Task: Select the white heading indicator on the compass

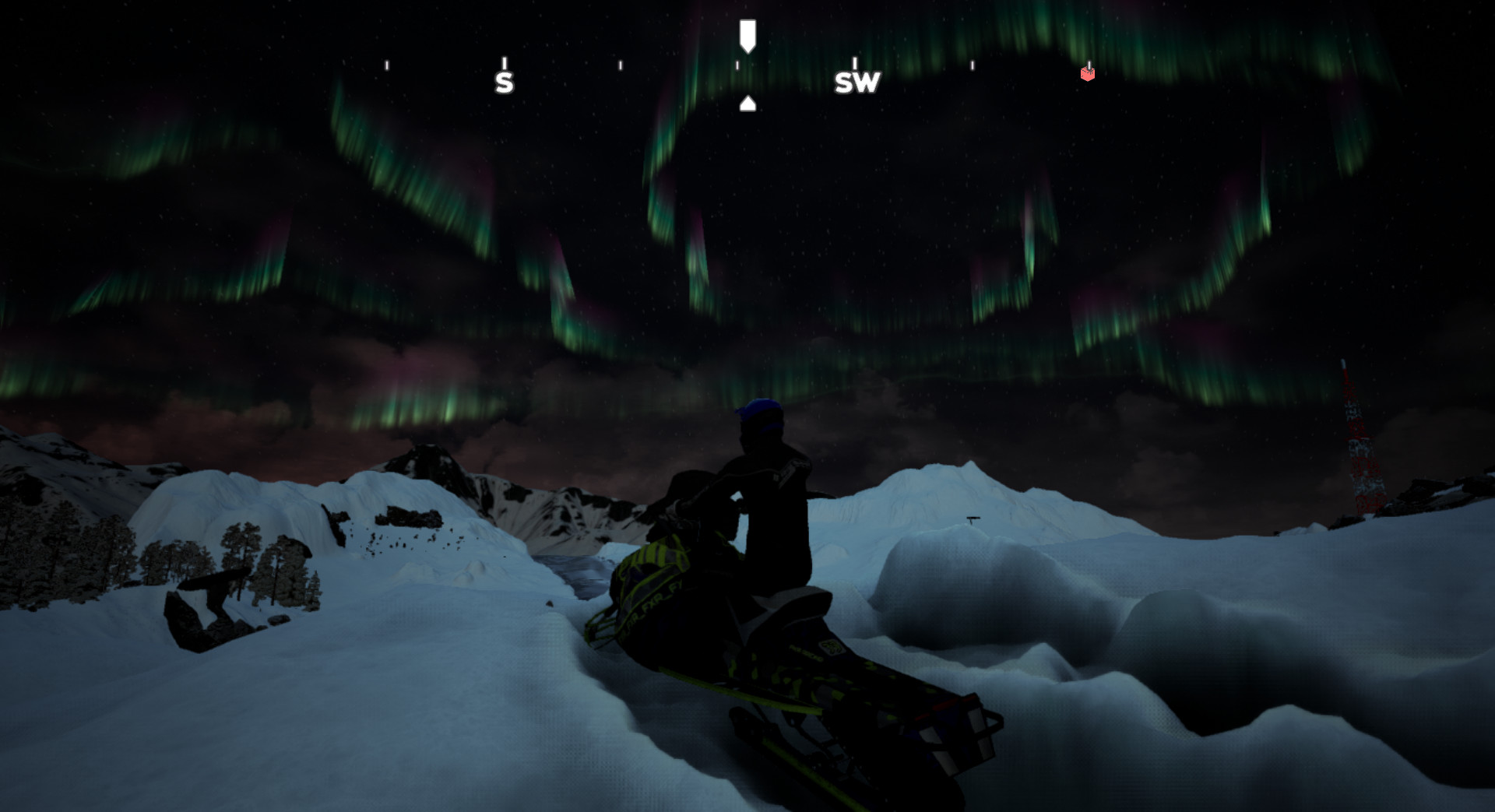Action: (x=748, y=35)
